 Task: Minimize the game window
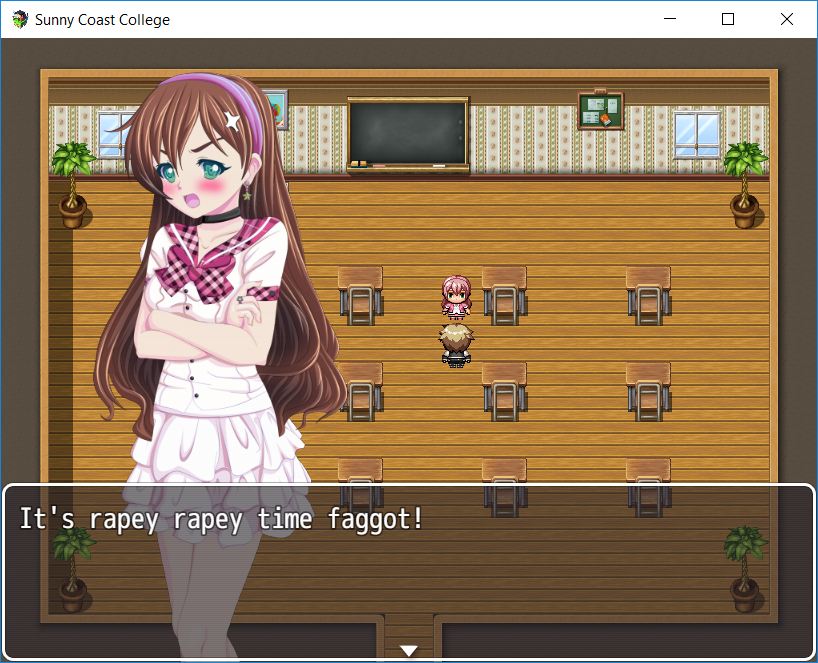point(673,19)
